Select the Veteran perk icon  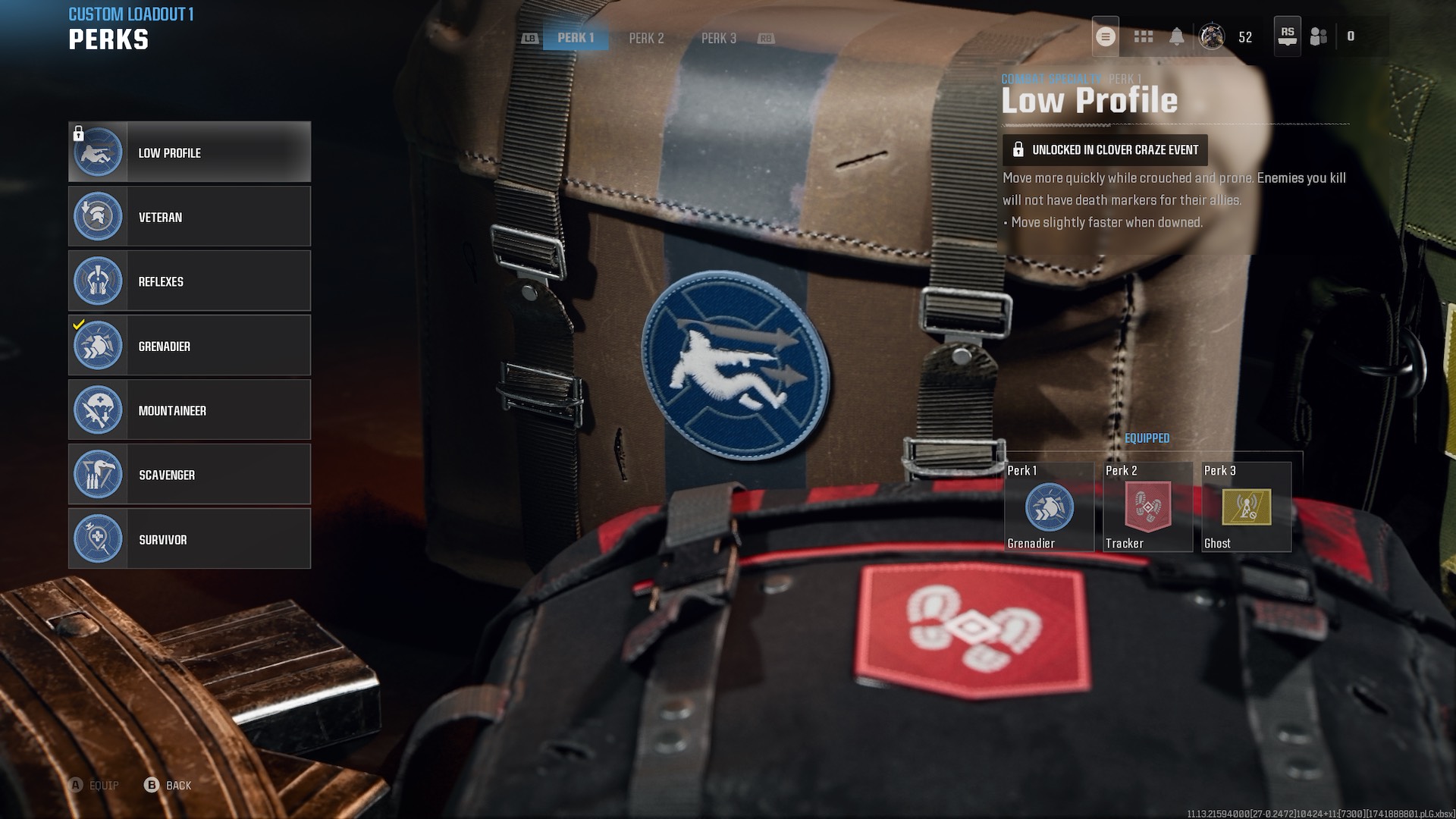pos(98,216)
